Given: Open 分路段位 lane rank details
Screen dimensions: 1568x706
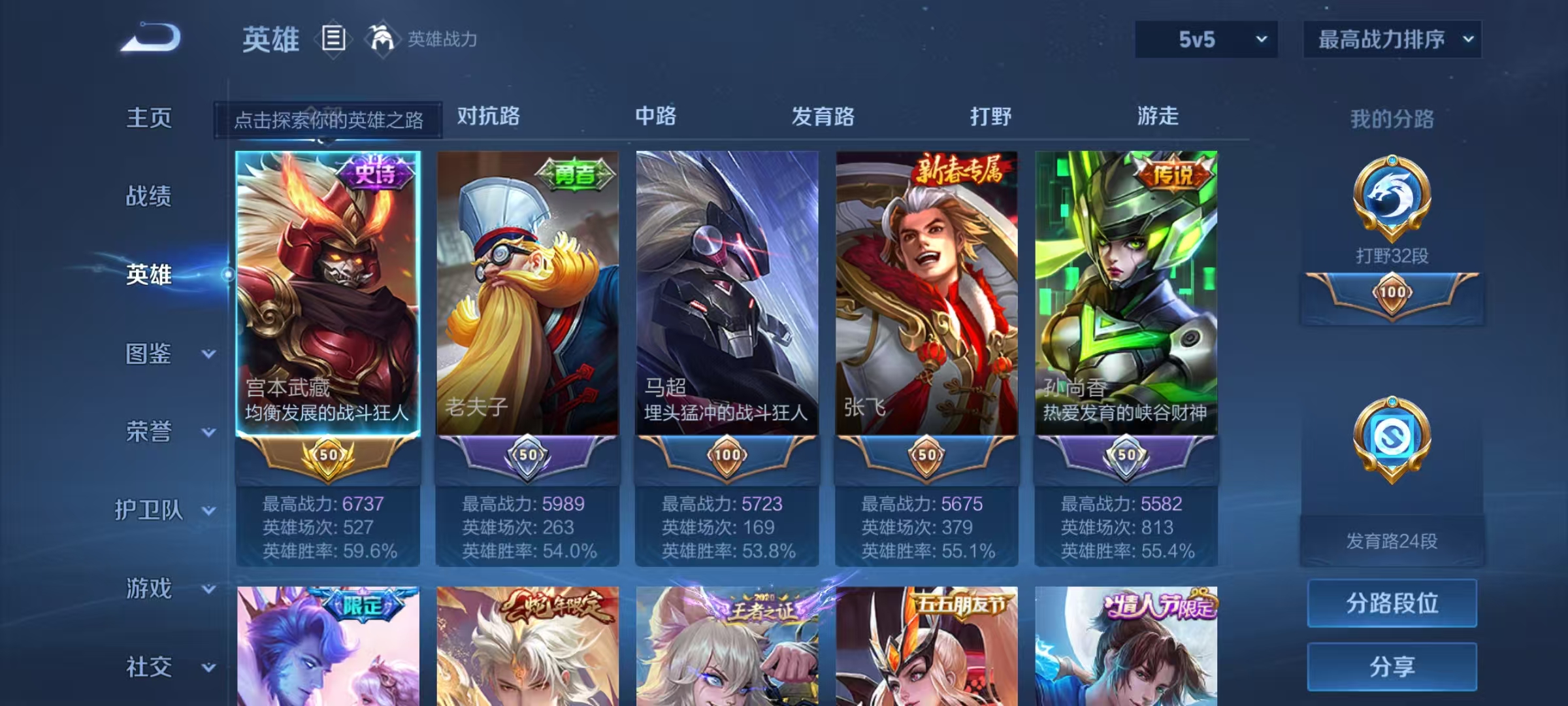Looking at the screenshot, I should [1392, 603].
